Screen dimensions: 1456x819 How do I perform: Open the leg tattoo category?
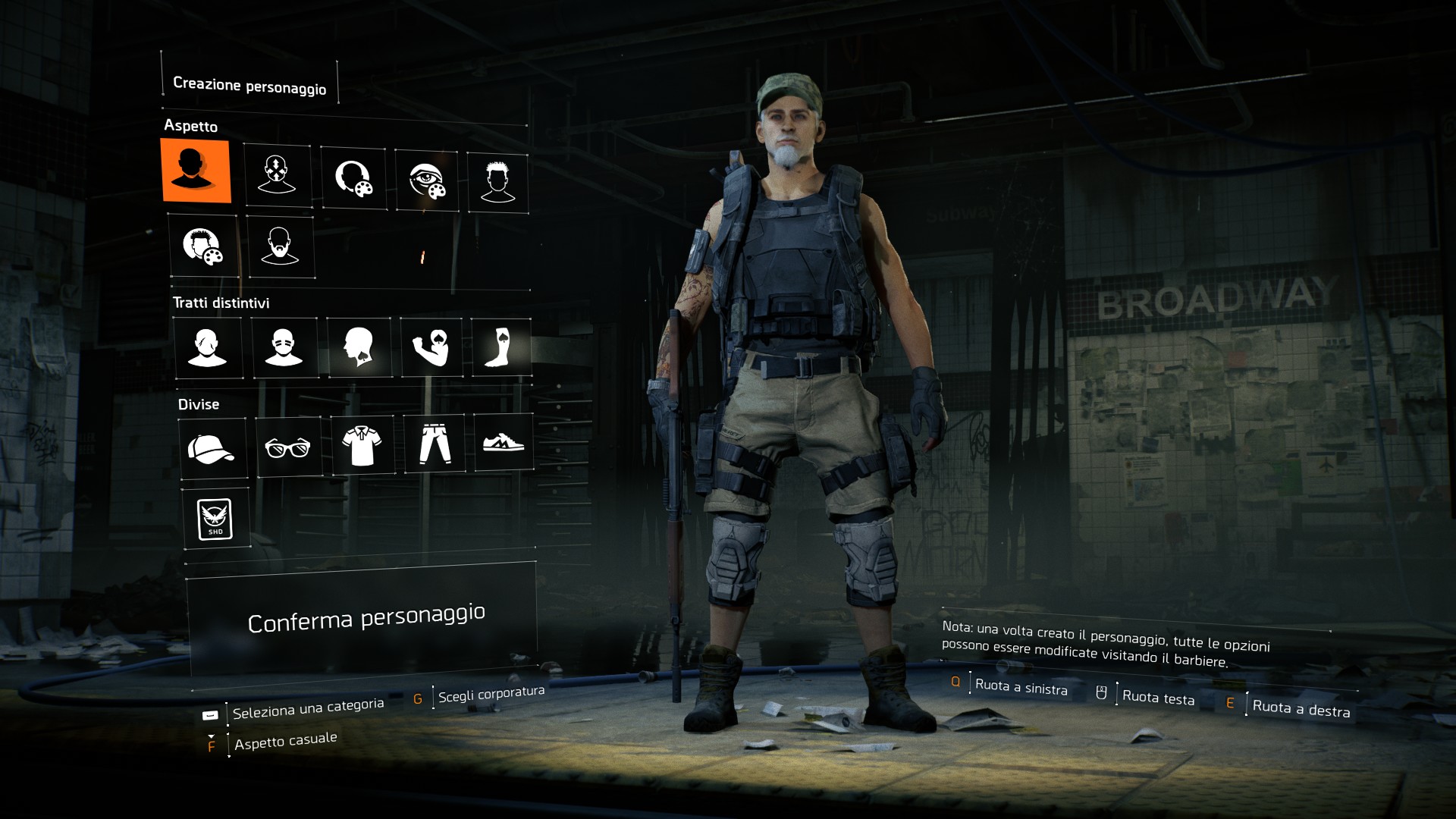[x=501, y=347]
